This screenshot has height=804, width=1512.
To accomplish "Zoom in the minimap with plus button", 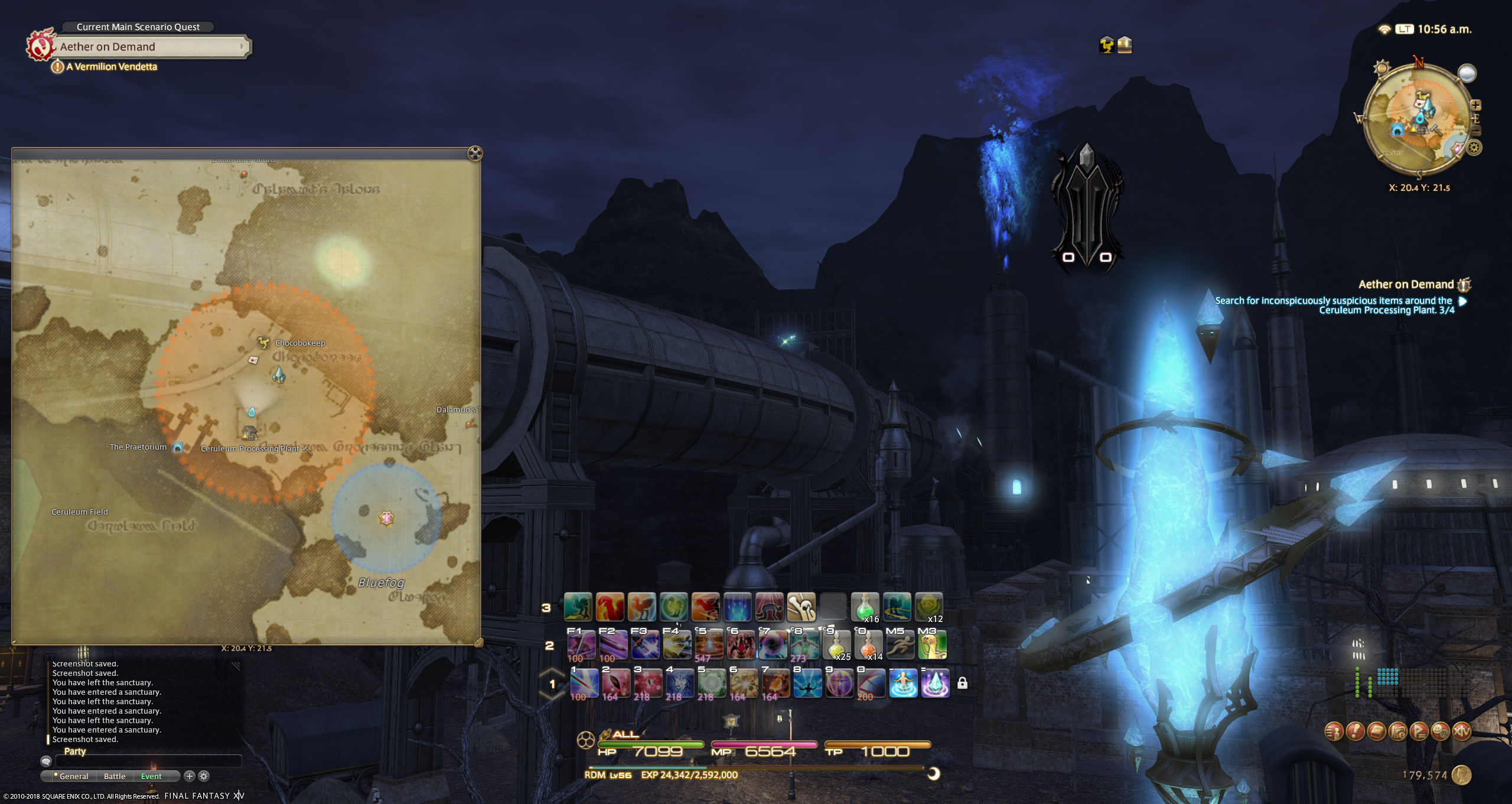I will [1475, 105].
